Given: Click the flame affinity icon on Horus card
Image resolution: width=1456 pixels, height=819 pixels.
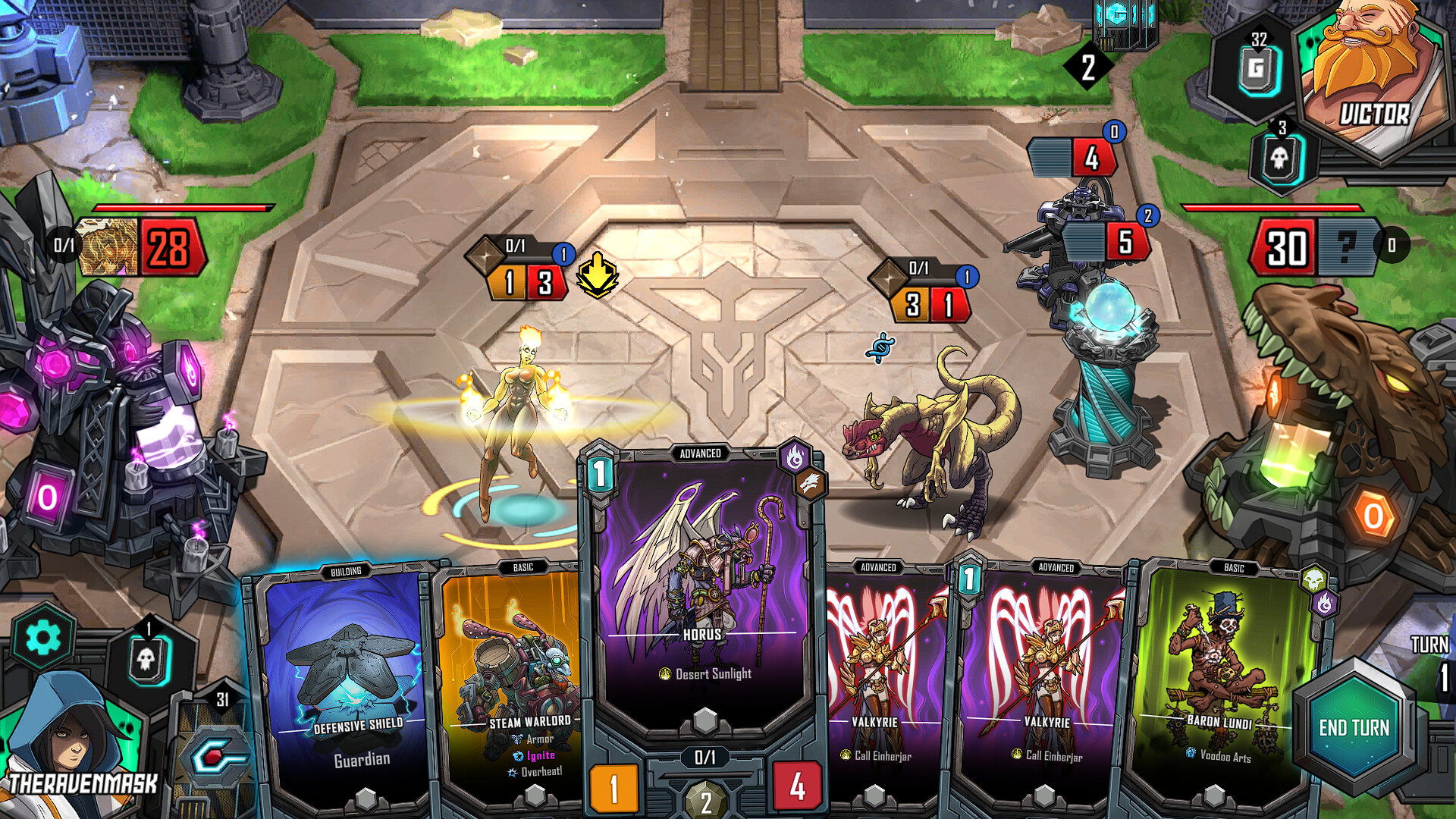Looking at the screenshot, I should 793,458.
